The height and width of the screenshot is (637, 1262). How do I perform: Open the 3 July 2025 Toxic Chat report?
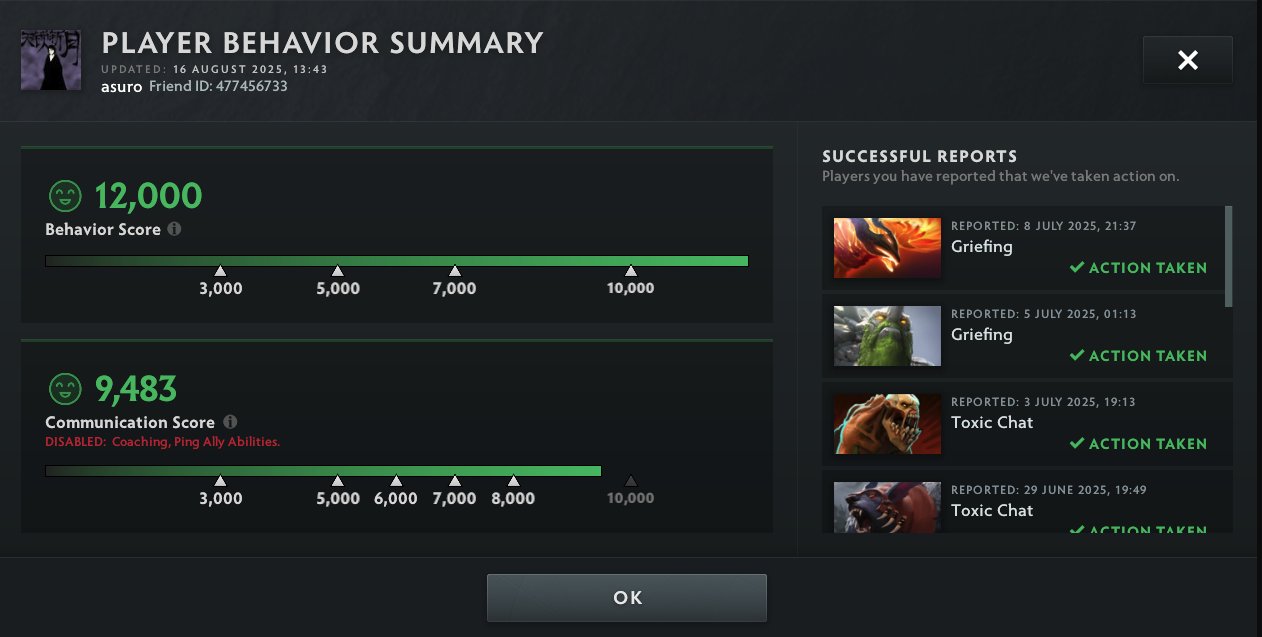tap(1022, 423)
